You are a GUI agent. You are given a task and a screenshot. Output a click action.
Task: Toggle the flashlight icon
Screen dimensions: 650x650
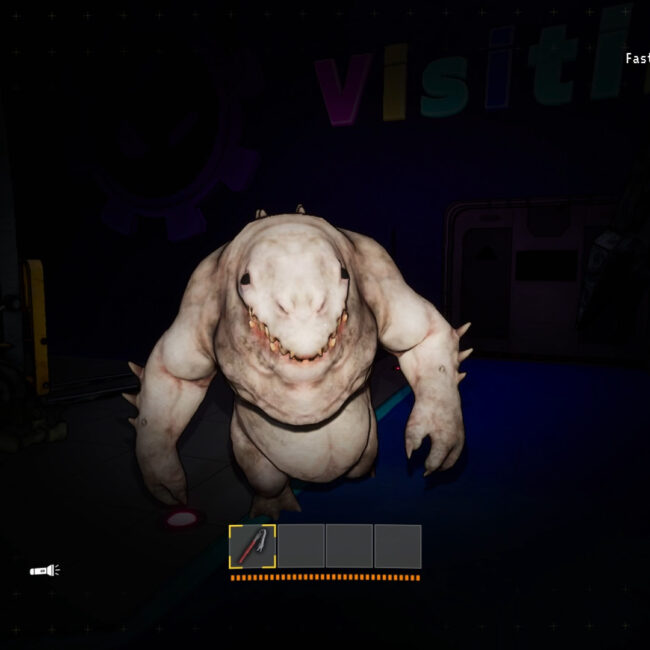click(x=44, y=571)
